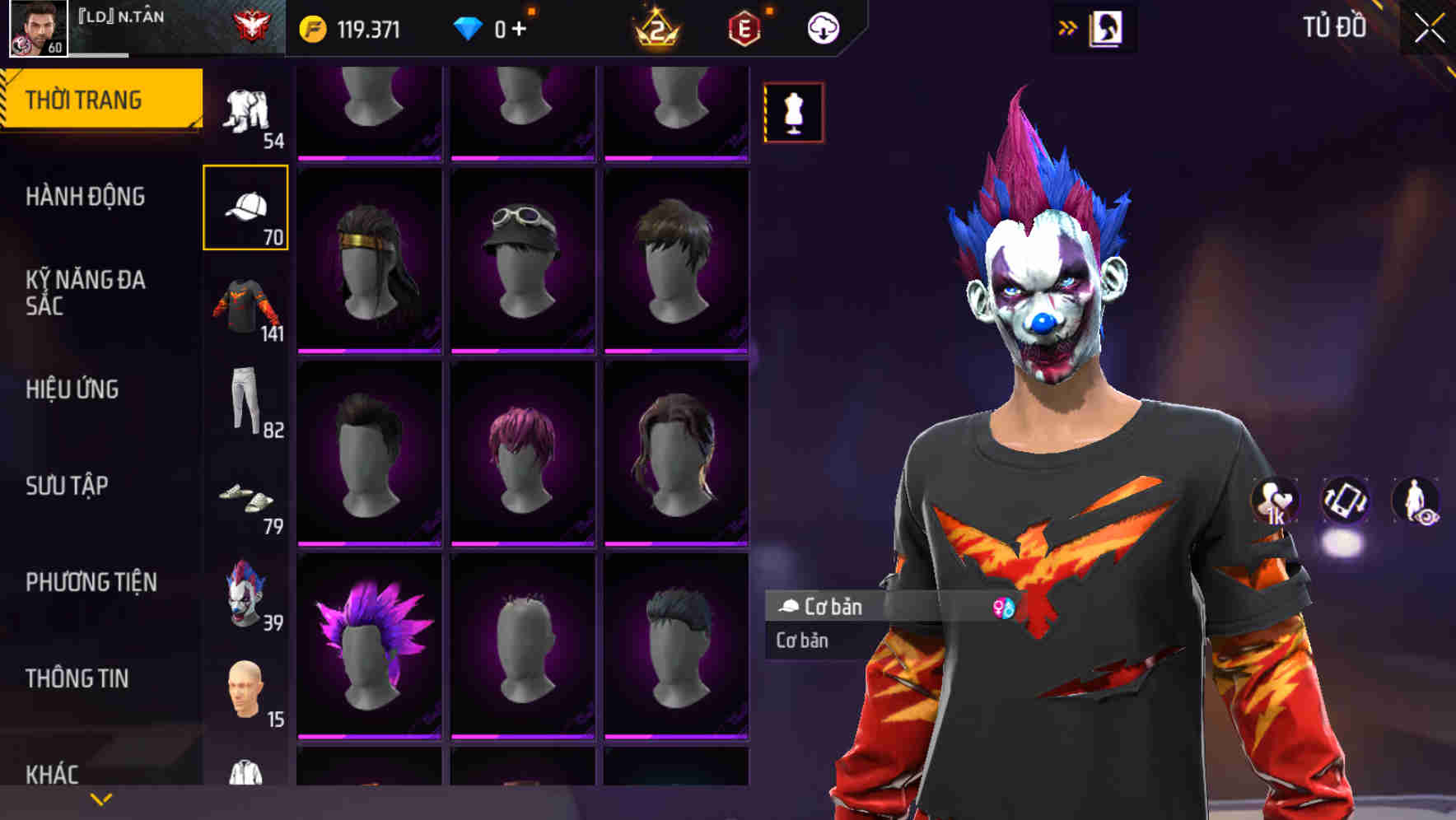
Task: Open the hats category showing 70 items
Action: 246,206
